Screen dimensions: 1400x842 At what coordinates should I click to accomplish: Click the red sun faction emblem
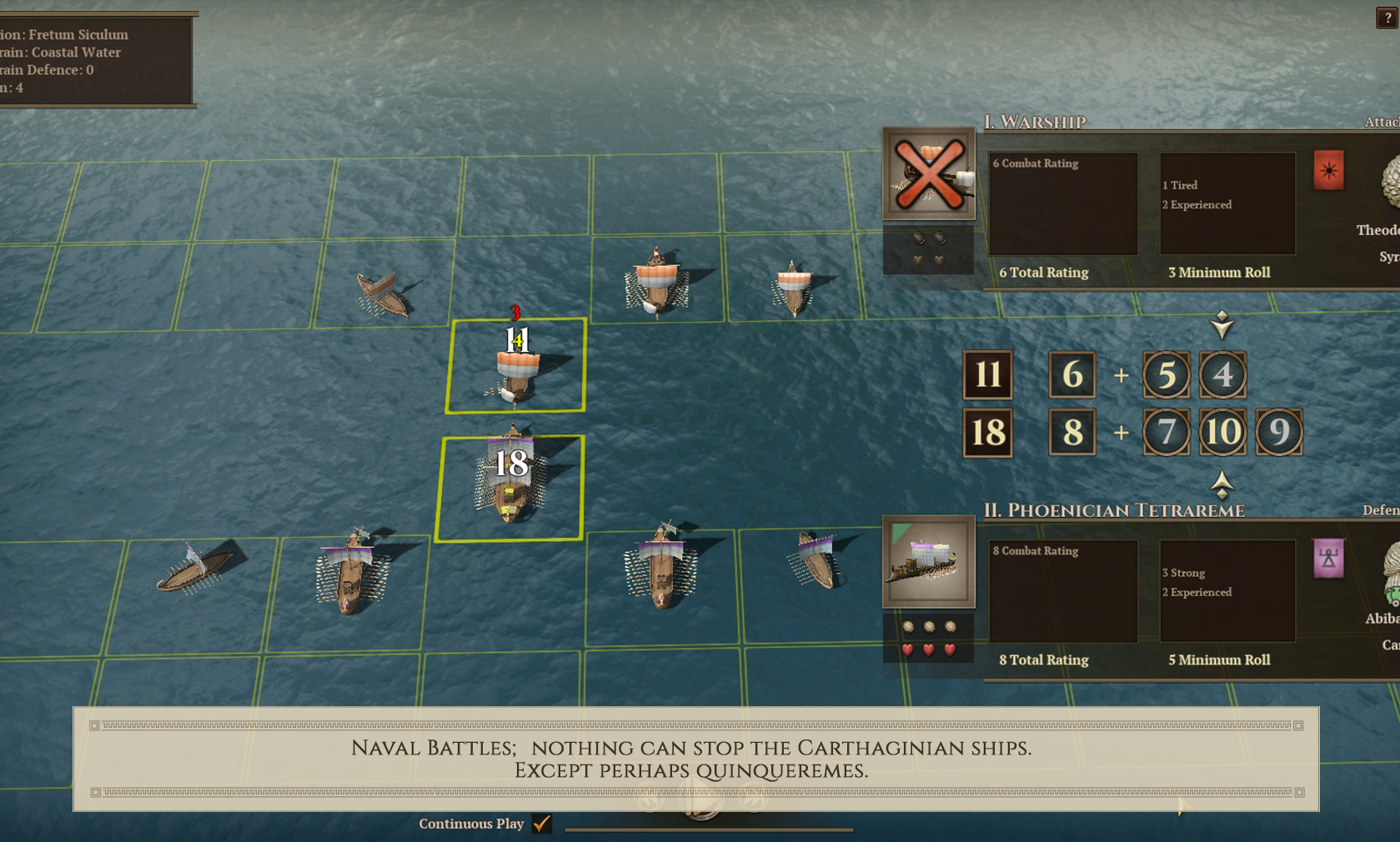(1328, 170)
